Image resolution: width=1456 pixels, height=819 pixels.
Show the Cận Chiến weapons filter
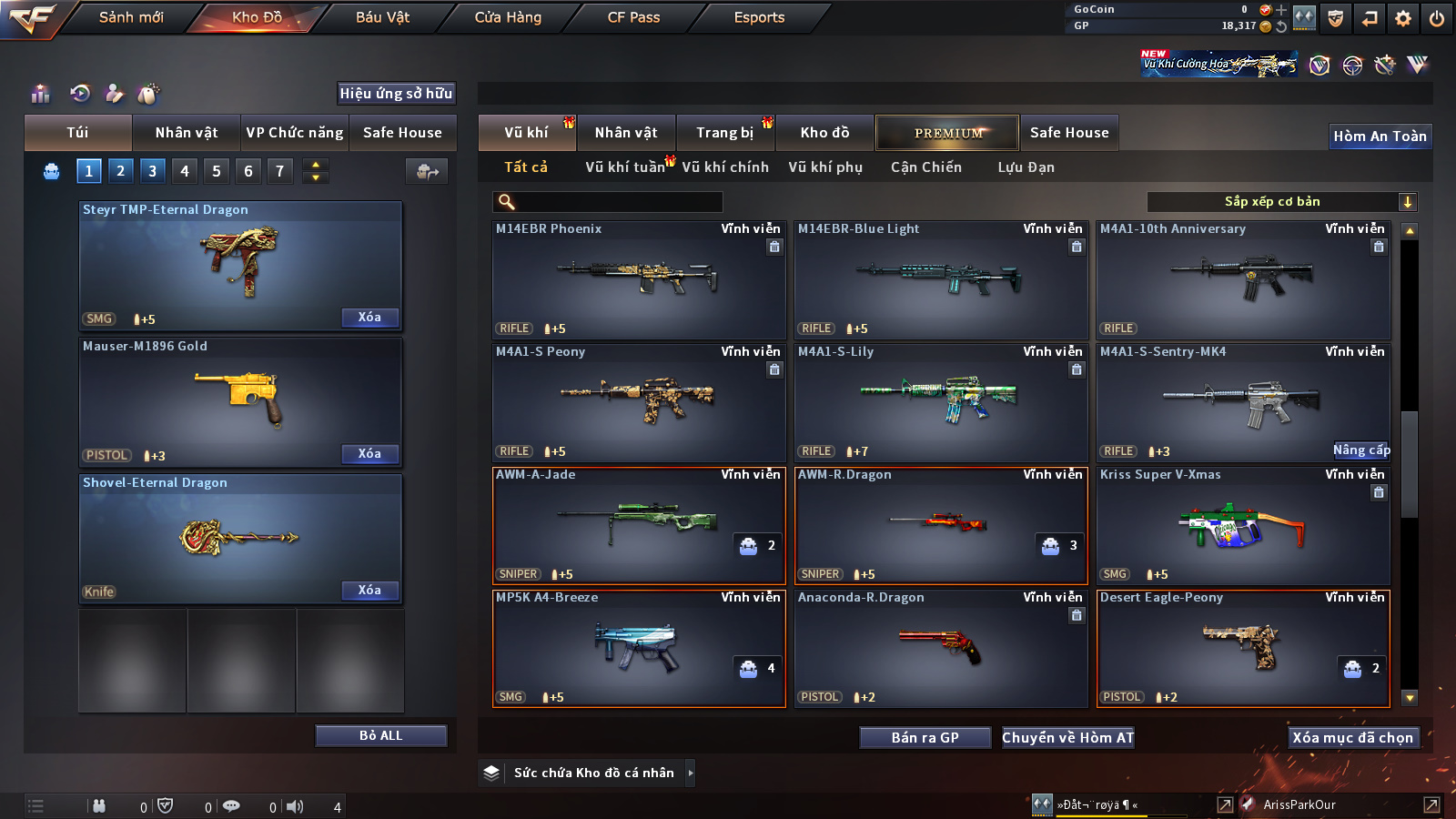pyautogui.click(x=925, y=167)
